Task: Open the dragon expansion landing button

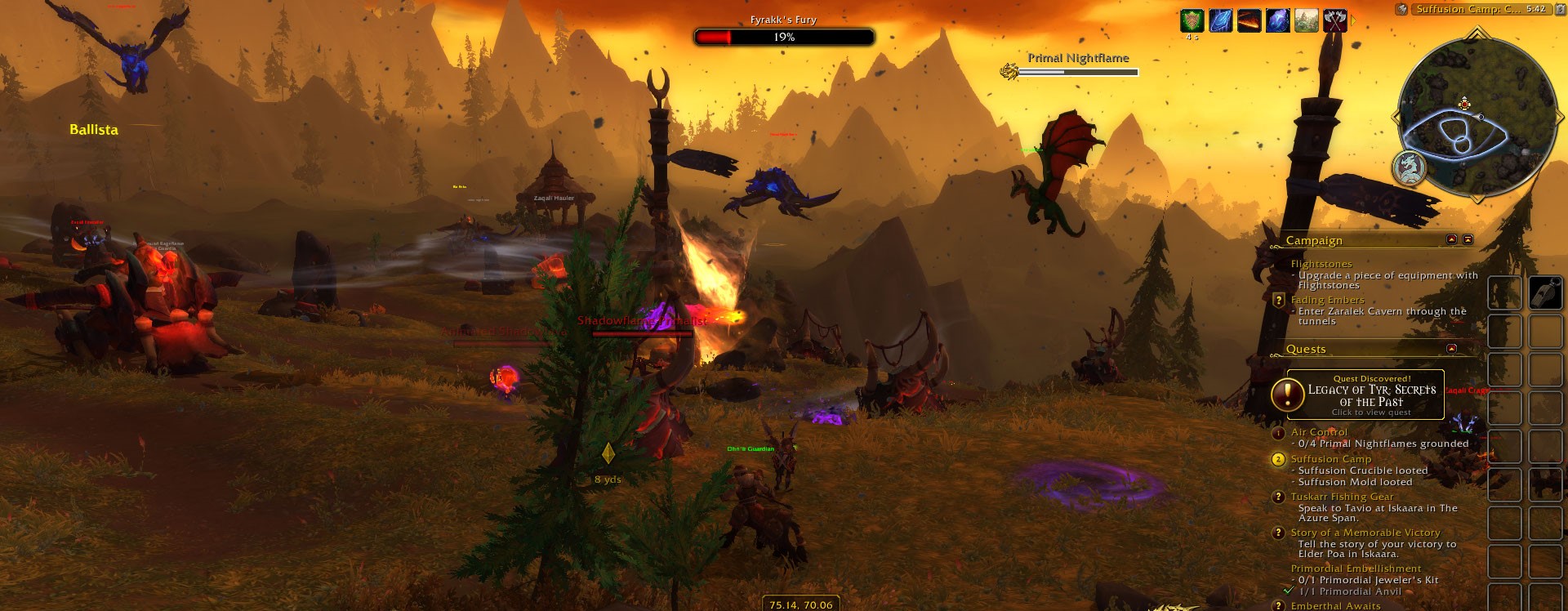Action: 1410,167
